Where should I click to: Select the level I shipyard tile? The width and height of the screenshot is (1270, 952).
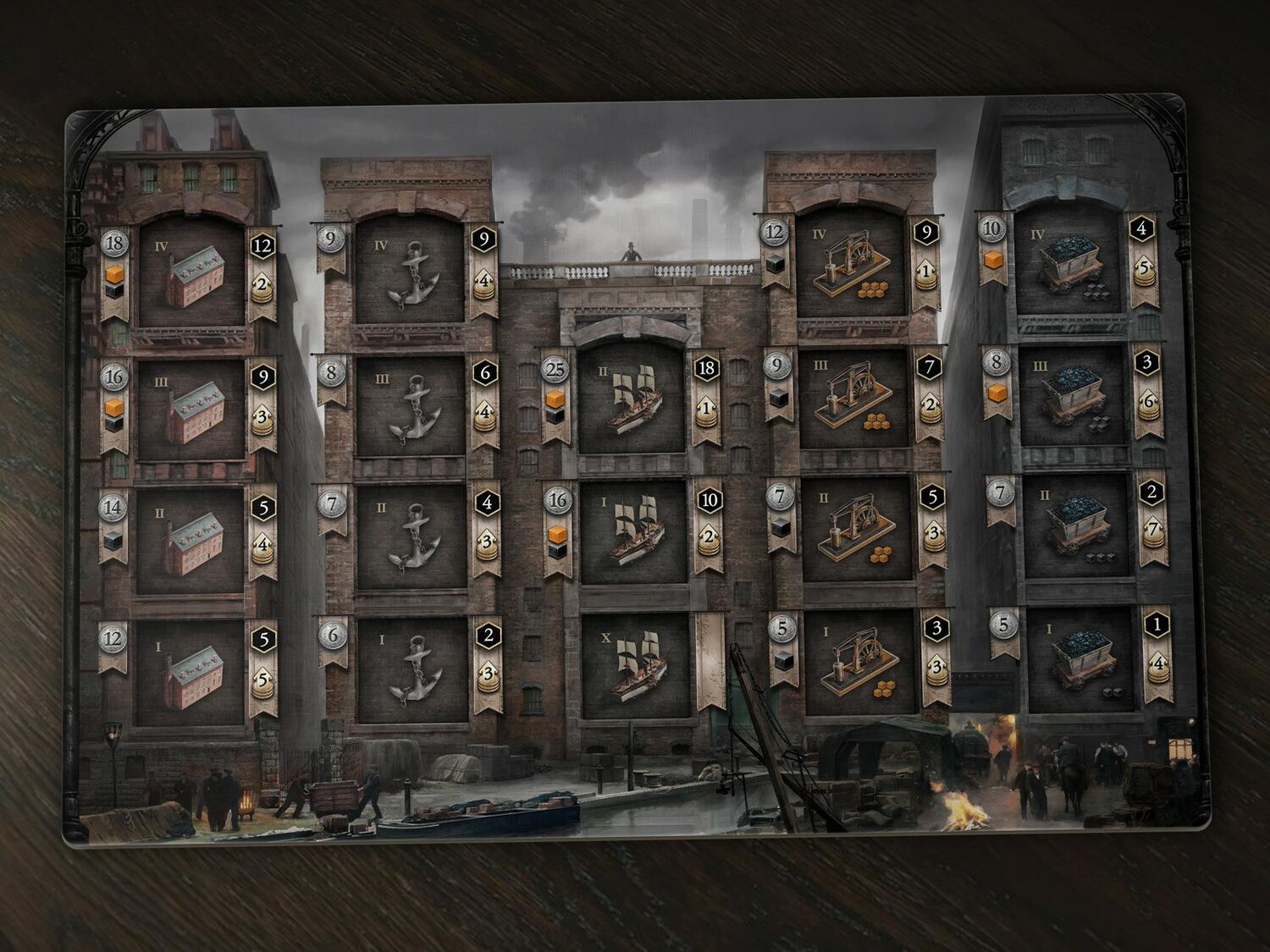coord(633,535)
